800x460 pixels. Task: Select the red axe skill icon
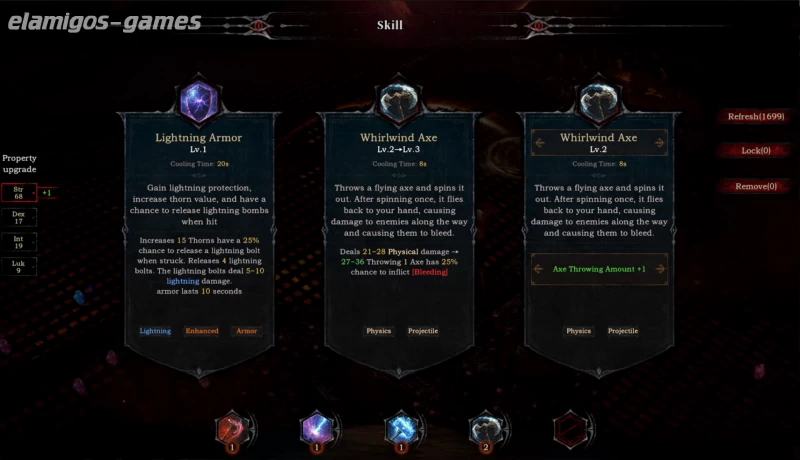click(231, 428)
